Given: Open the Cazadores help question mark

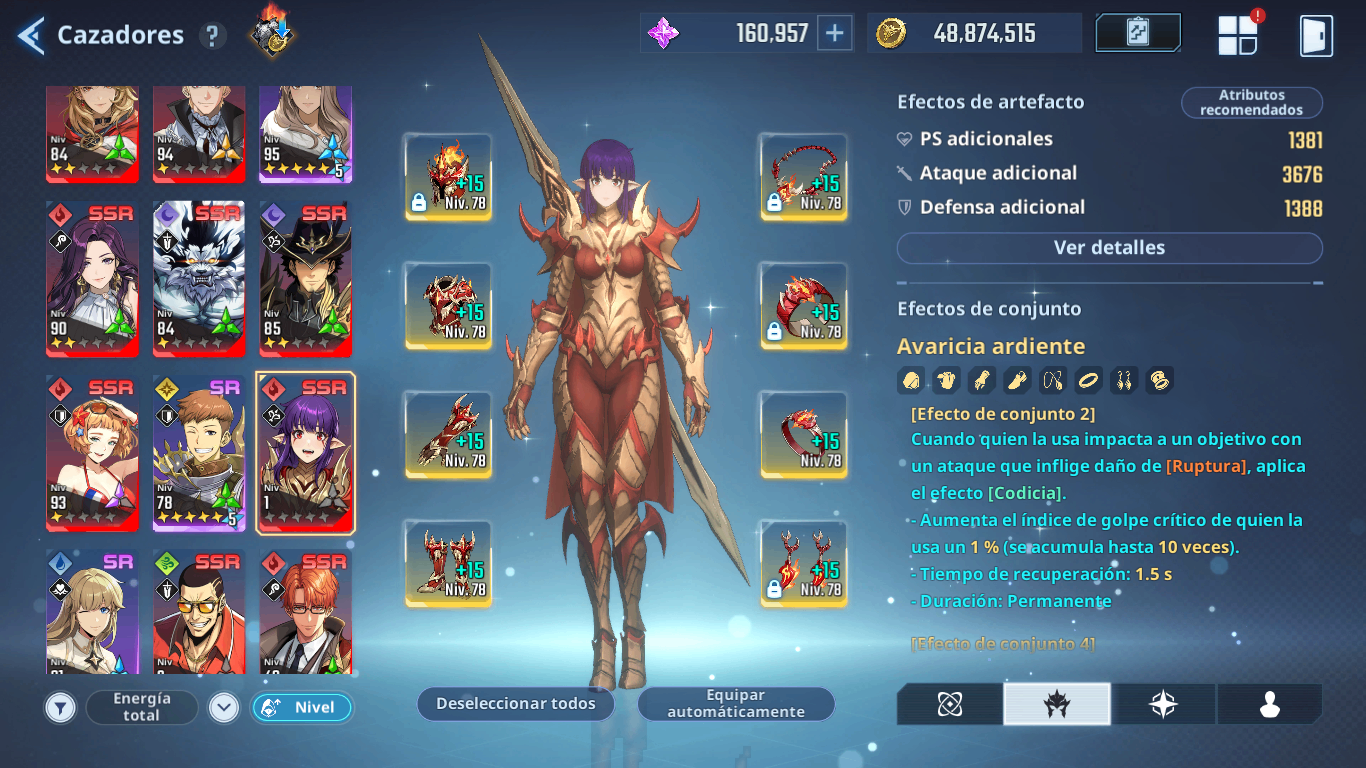Looking at the screenshot, I should point(211,36).
